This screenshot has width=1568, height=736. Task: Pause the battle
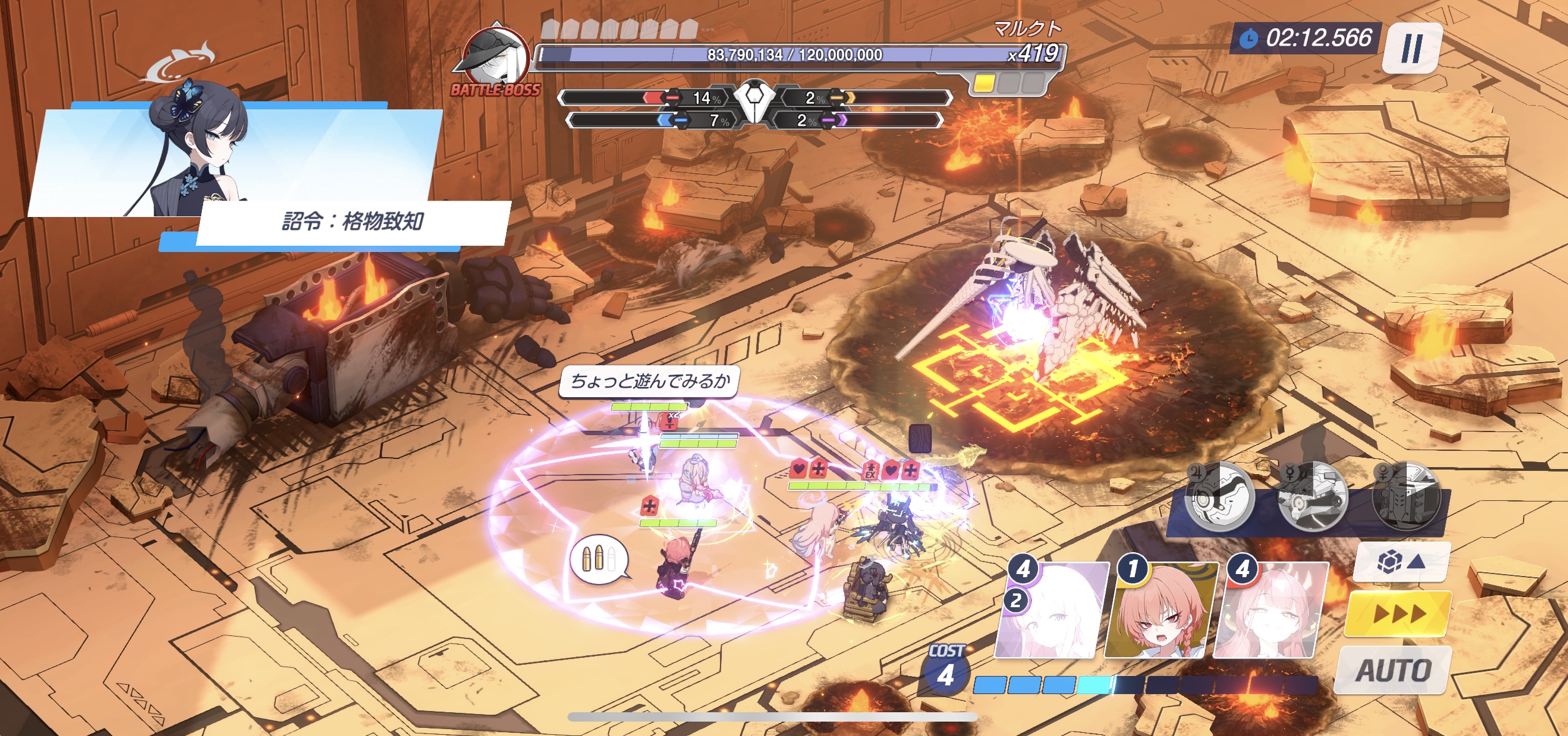click(x=1411, y=48)
